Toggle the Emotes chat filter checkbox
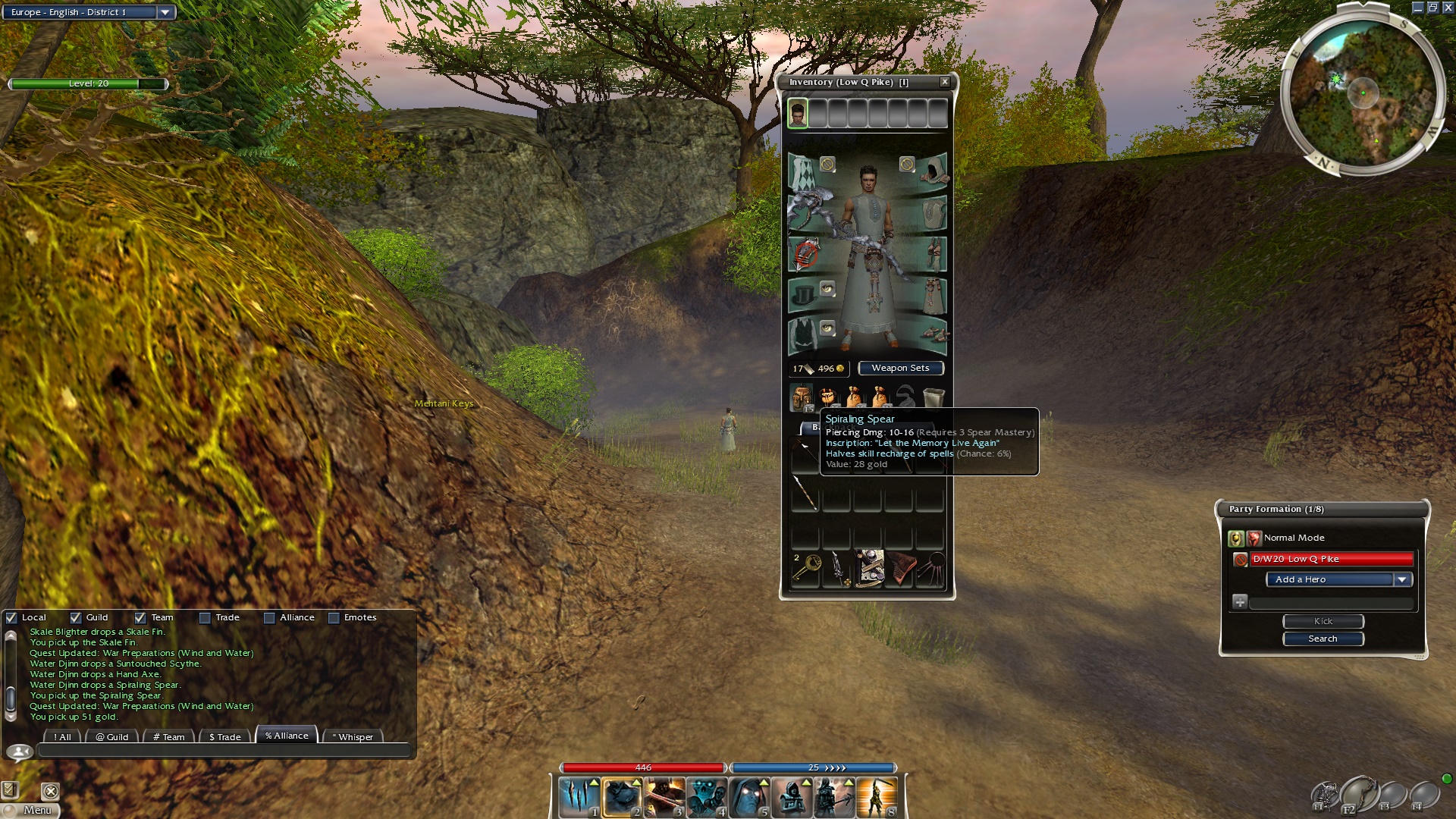Image resolution: width=1456 pixels, height=819 pixels. click(x=334, y=618)
